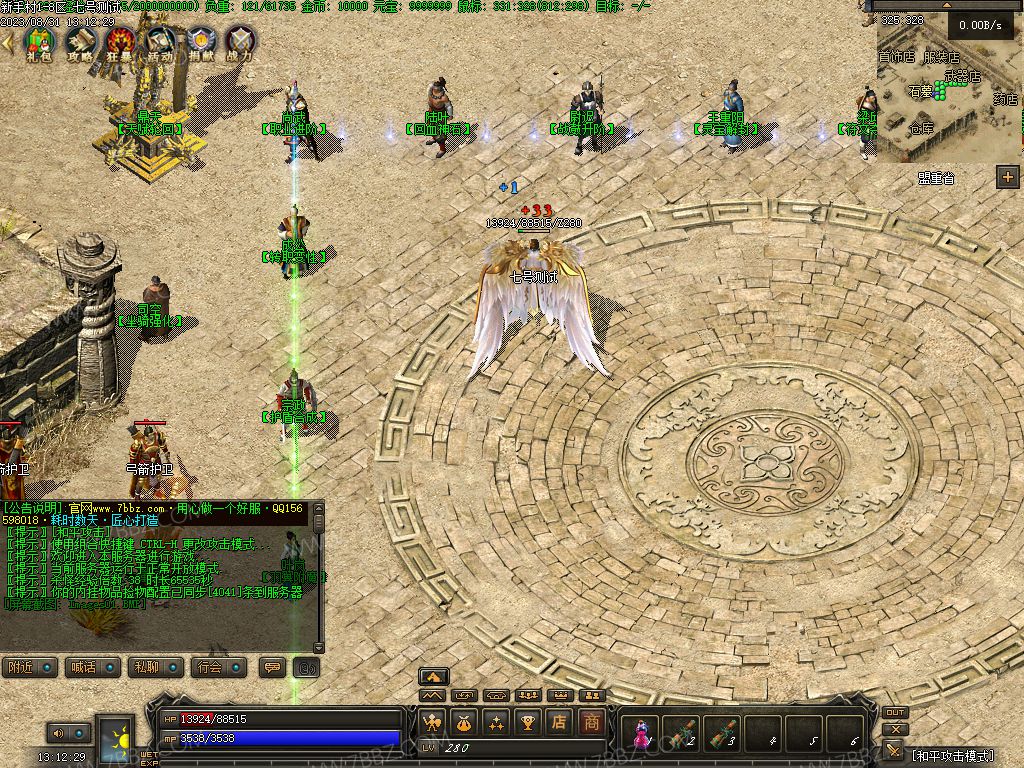Screen dimensions: 1024x768
Task: Toggle the 喊话 shout chat channel
Action: (91, 667)
